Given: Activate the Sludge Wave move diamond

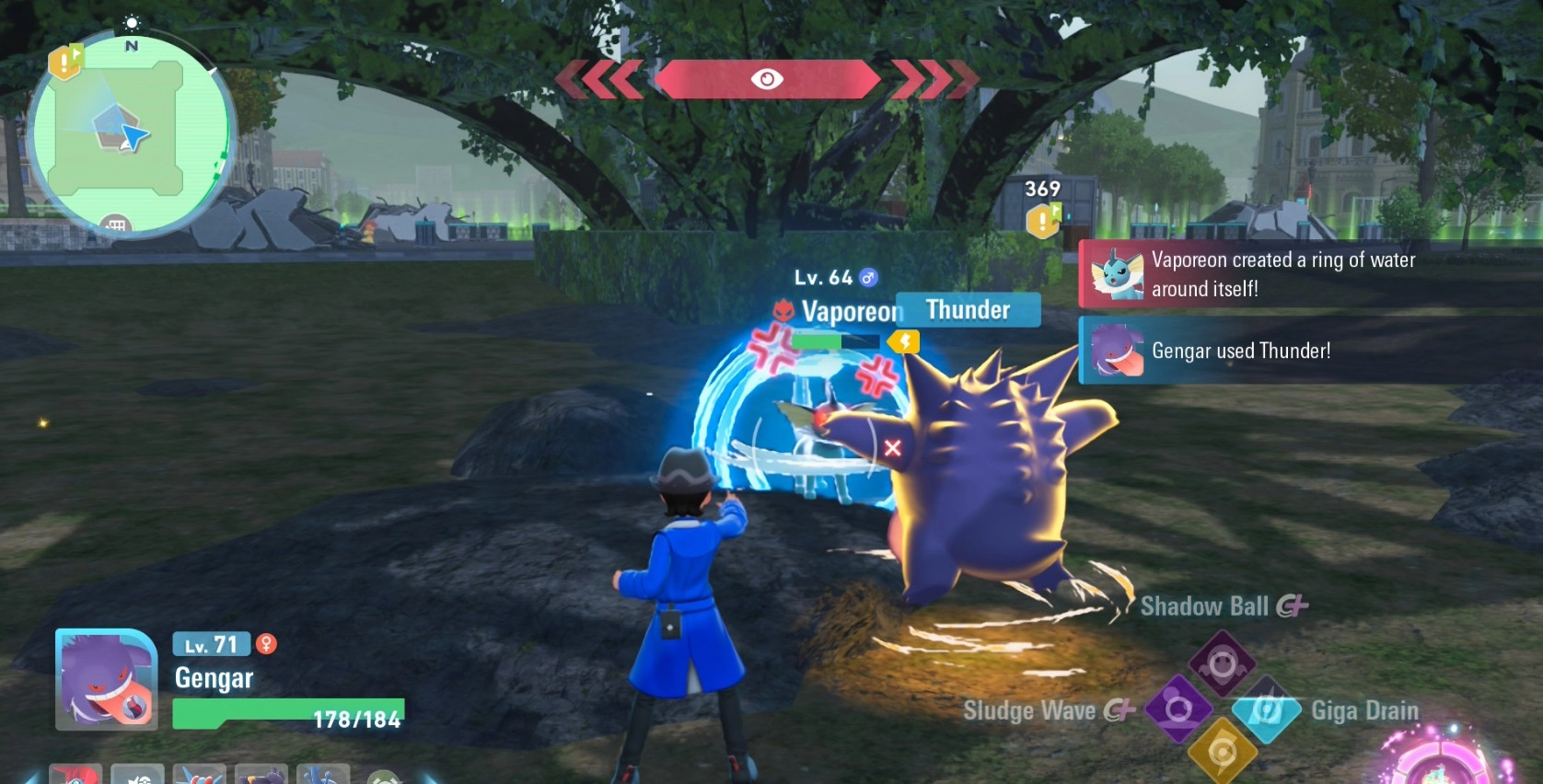Looking at the screenshot, I should click(1178, 709).
